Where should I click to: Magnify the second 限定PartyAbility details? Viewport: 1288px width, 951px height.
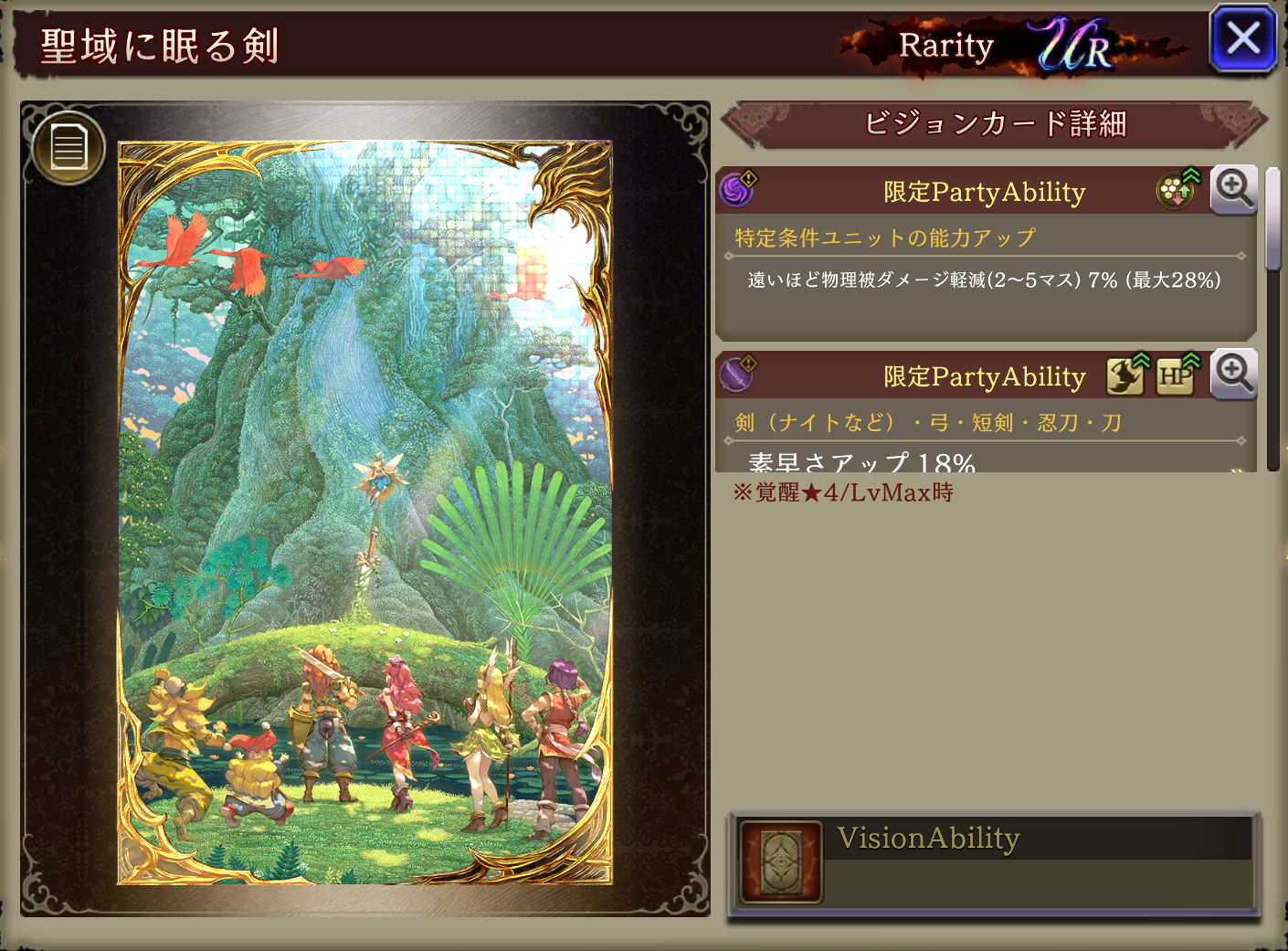(1233, 374)
